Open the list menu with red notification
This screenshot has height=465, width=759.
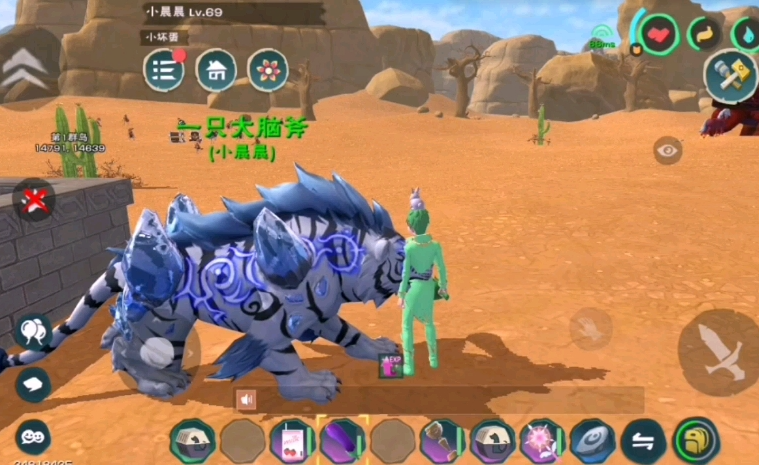click(x=164, y=70)
